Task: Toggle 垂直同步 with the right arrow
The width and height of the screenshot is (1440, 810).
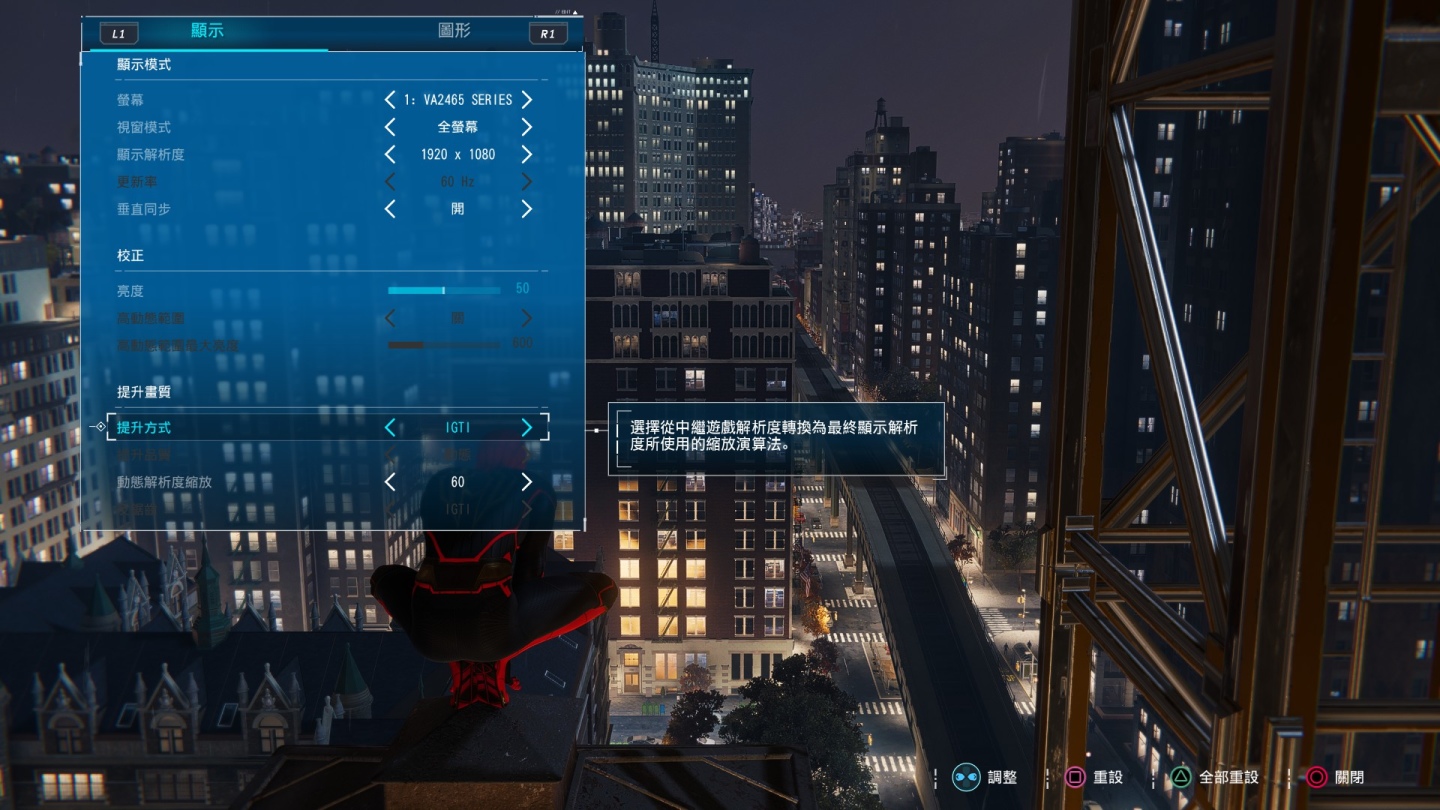Action: (527, 209)
